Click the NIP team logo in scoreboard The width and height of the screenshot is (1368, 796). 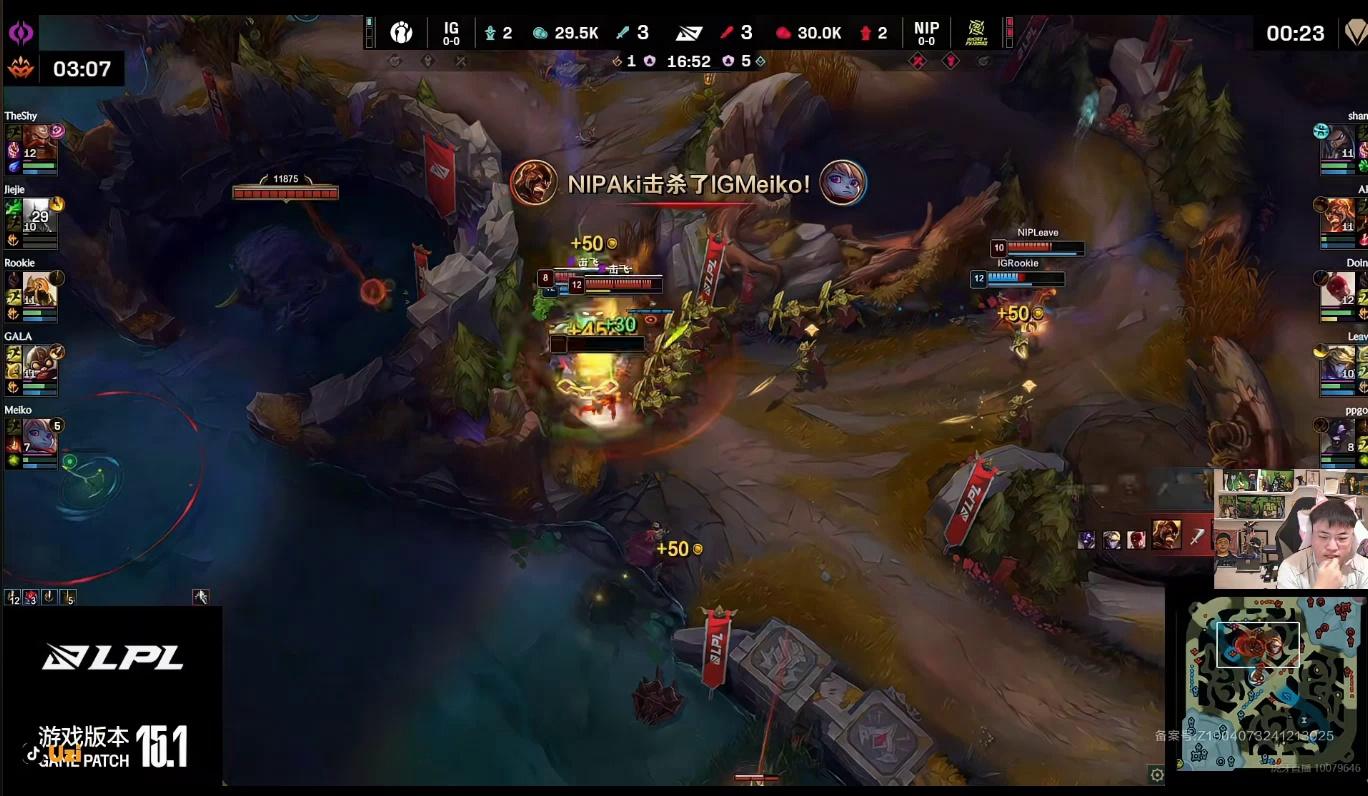pos(976,33)
